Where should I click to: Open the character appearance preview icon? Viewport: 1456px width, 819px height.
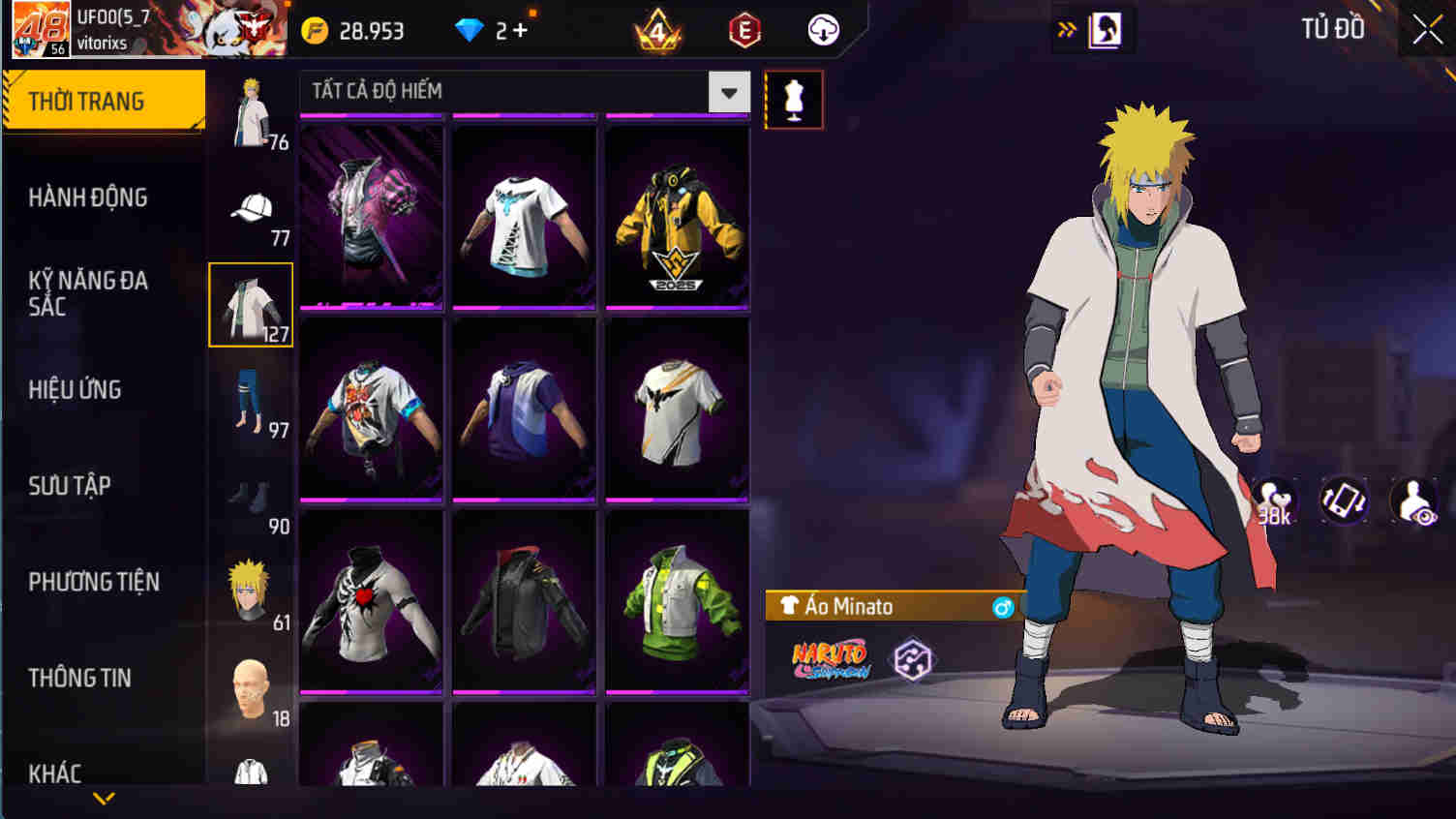click(1413, 501)
